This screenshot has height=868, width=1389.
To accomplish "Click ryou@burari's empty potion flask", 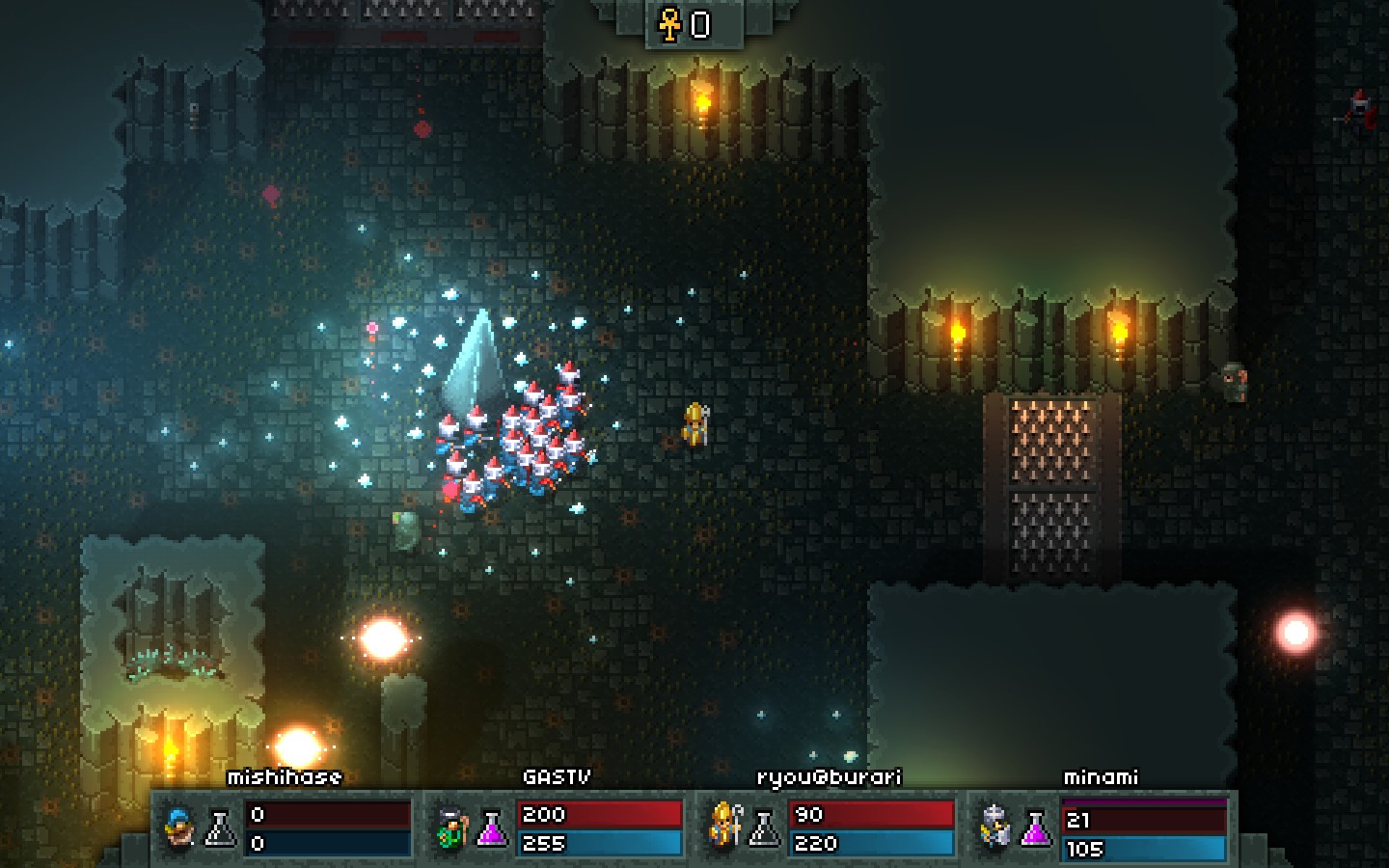I will (x=764, y=827).
